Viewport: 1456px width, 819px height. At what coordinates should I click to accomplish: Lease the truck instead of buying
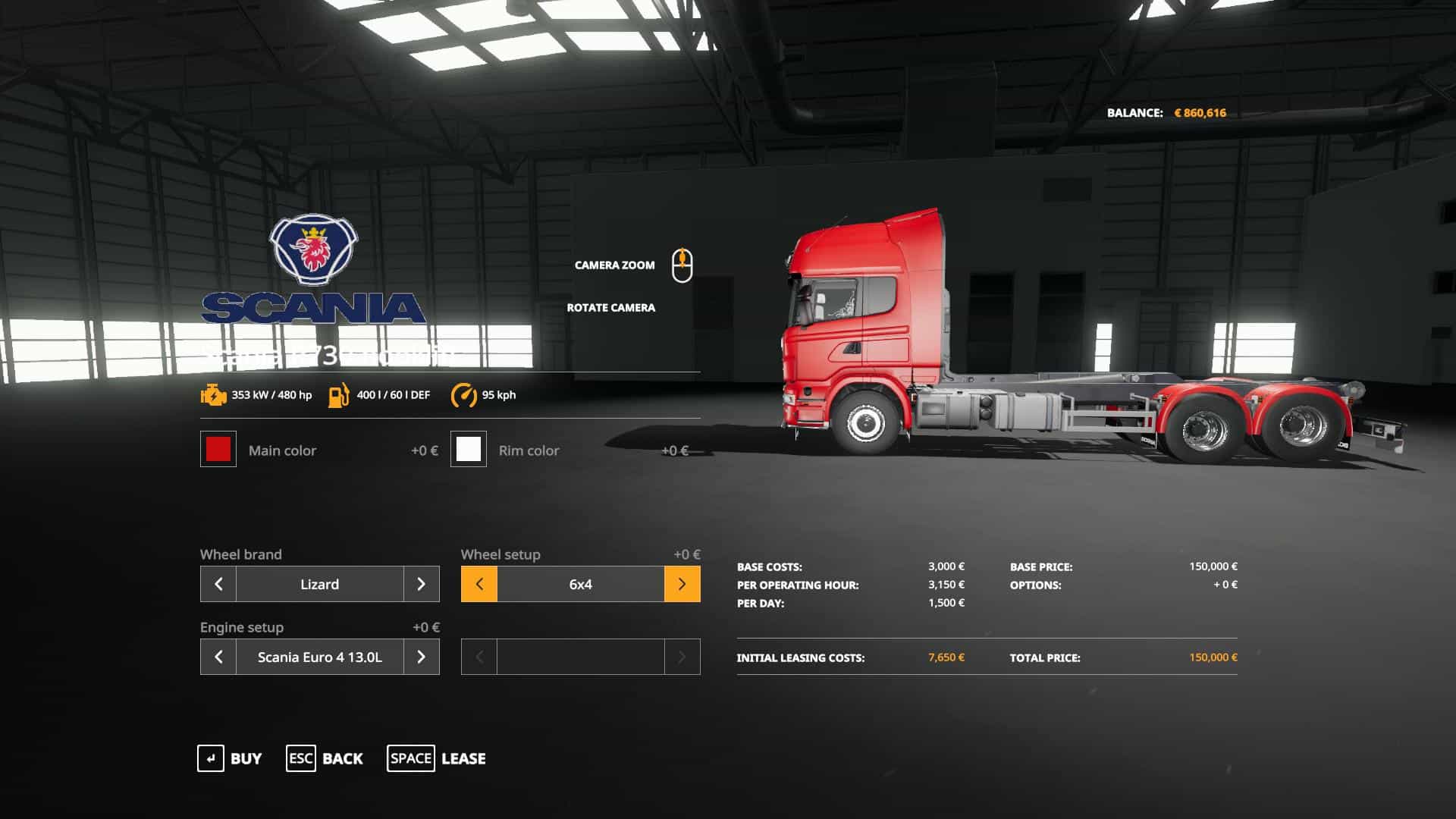[x=437, y=758]
